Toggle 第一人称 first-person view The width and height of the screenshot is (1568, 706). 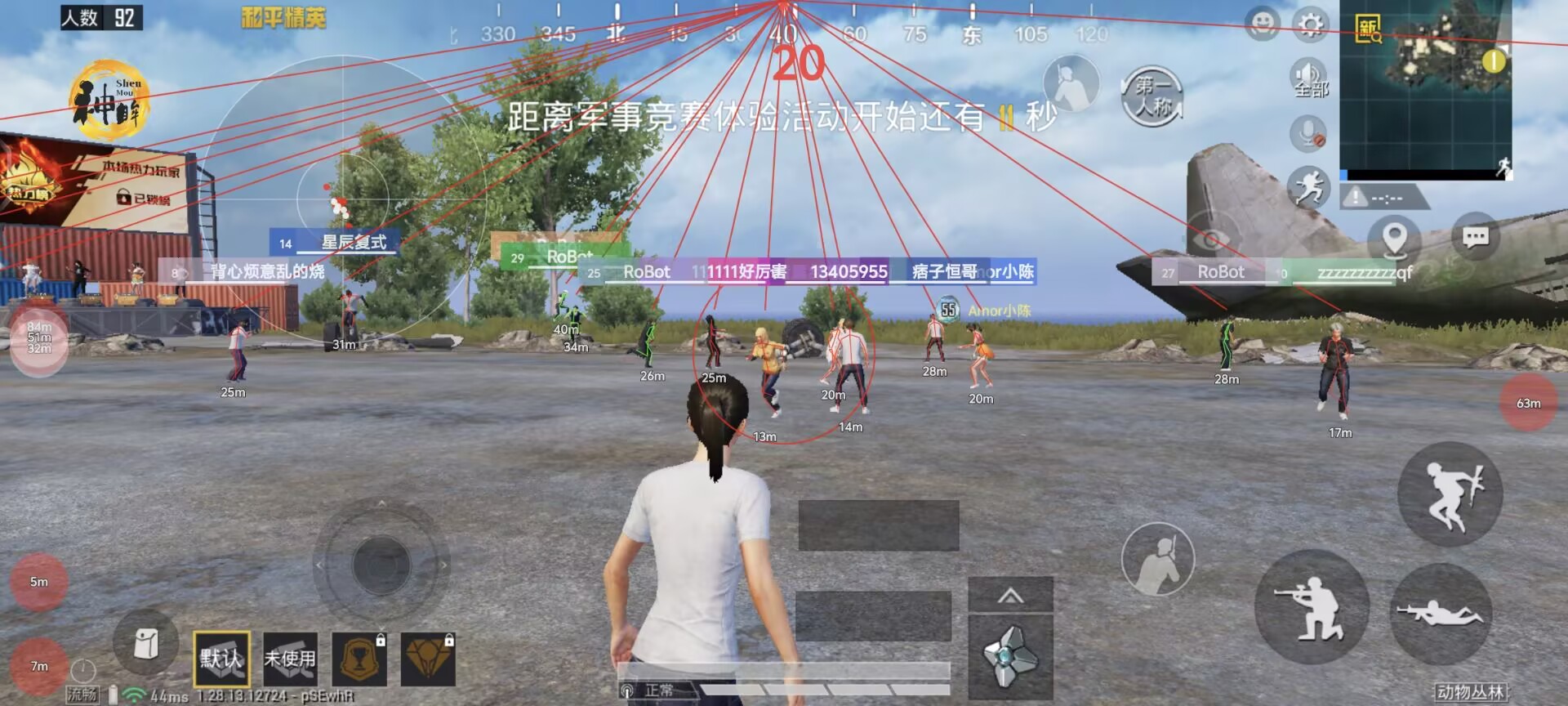[1153, 96]
